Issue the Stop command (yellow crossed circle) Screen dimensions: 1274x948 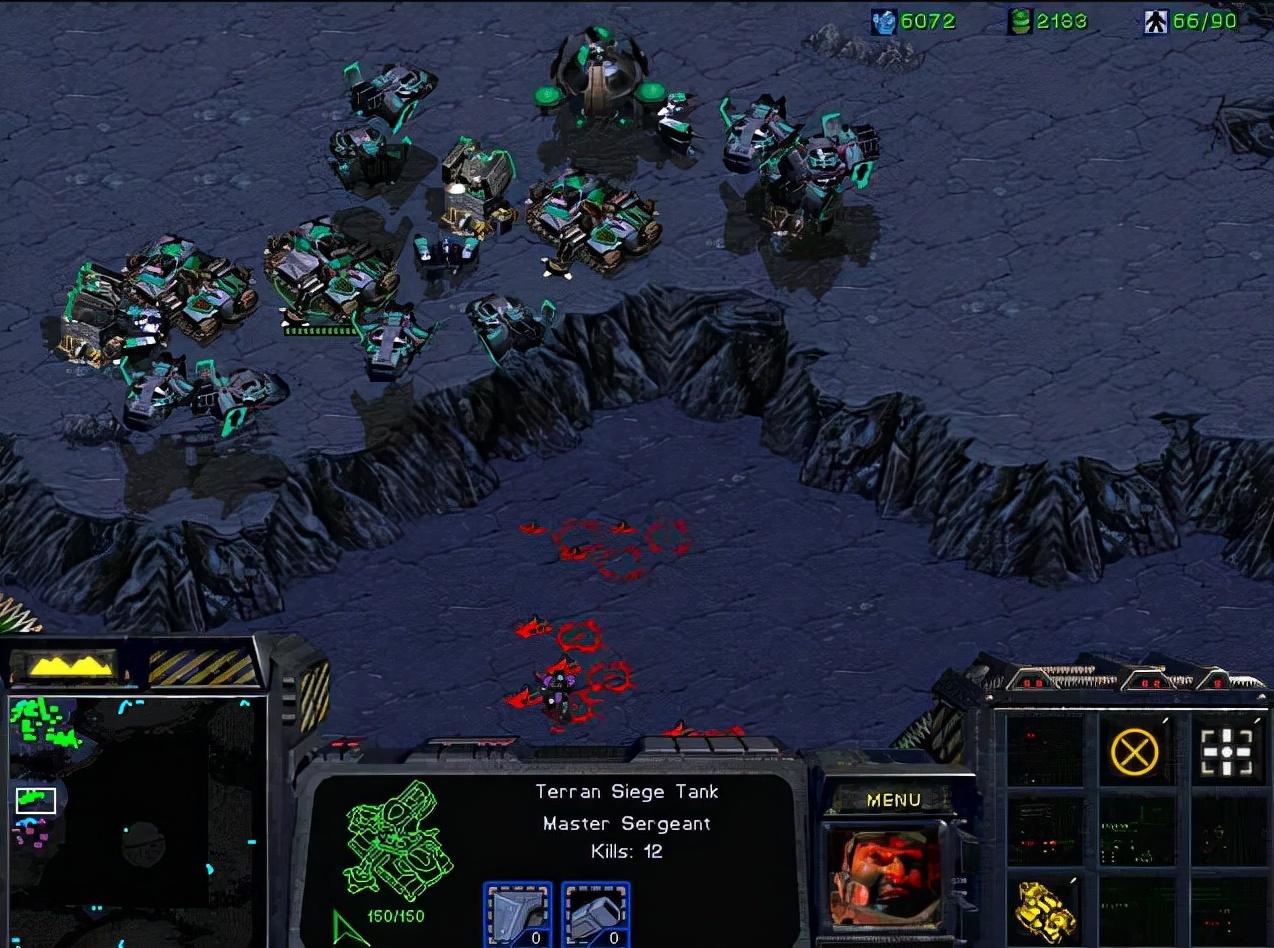[1134, 751]
